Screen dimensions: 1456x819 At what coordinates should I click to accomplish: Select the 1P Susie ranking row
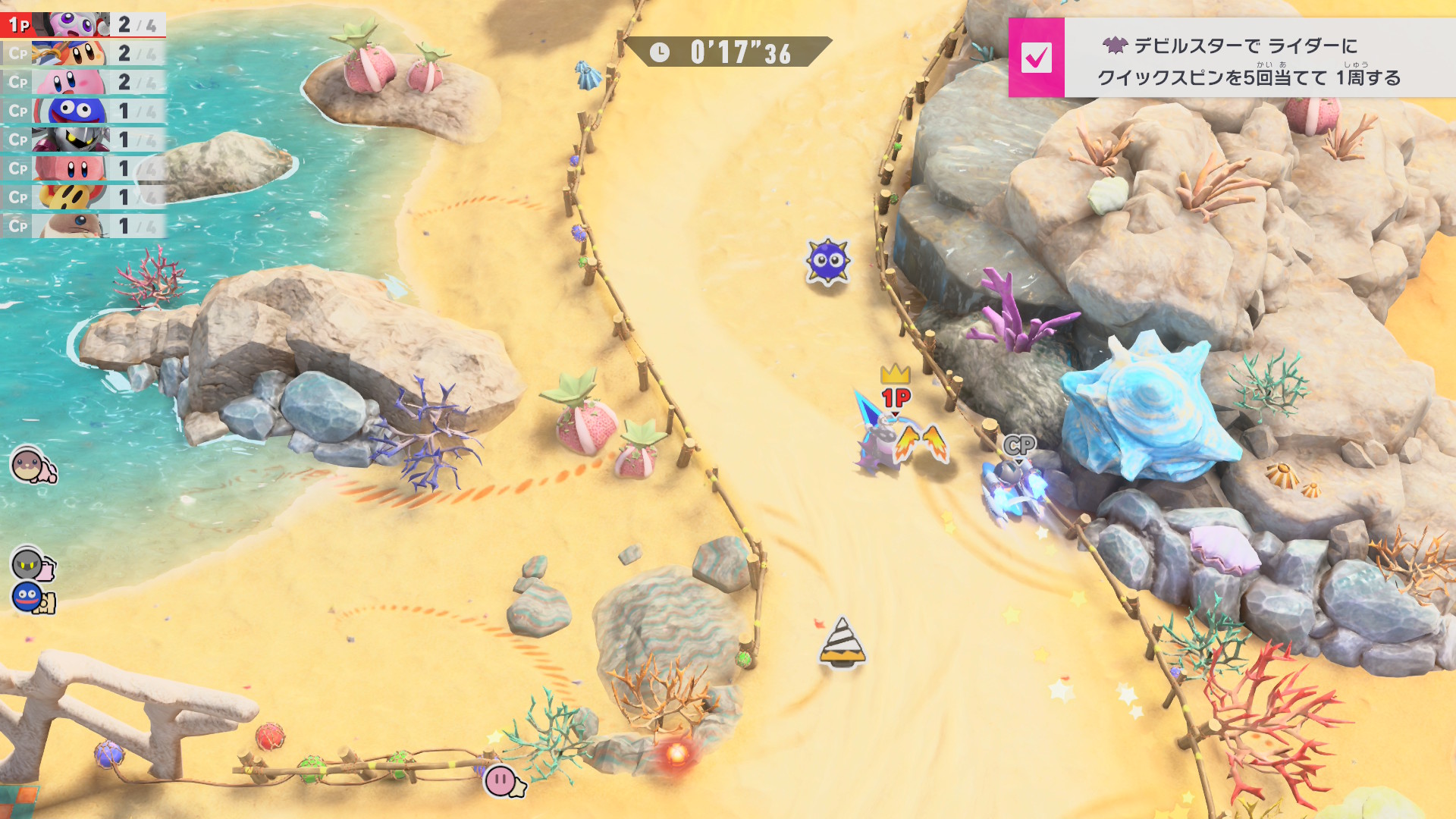tap(83, 24)
